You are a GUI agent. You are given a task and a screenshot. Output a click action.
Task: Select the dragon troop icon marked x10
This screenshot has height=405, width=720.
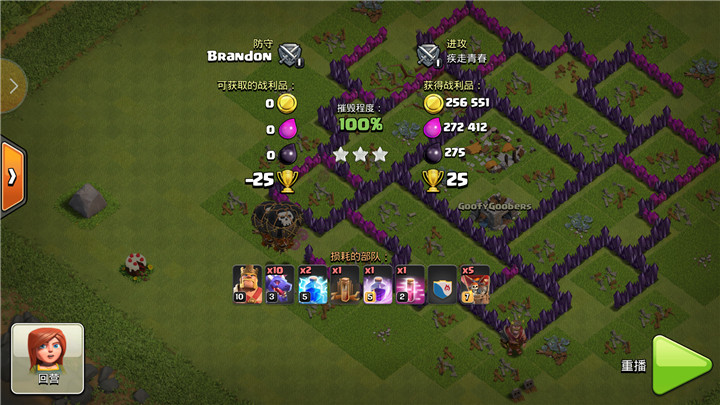(280, 285)
